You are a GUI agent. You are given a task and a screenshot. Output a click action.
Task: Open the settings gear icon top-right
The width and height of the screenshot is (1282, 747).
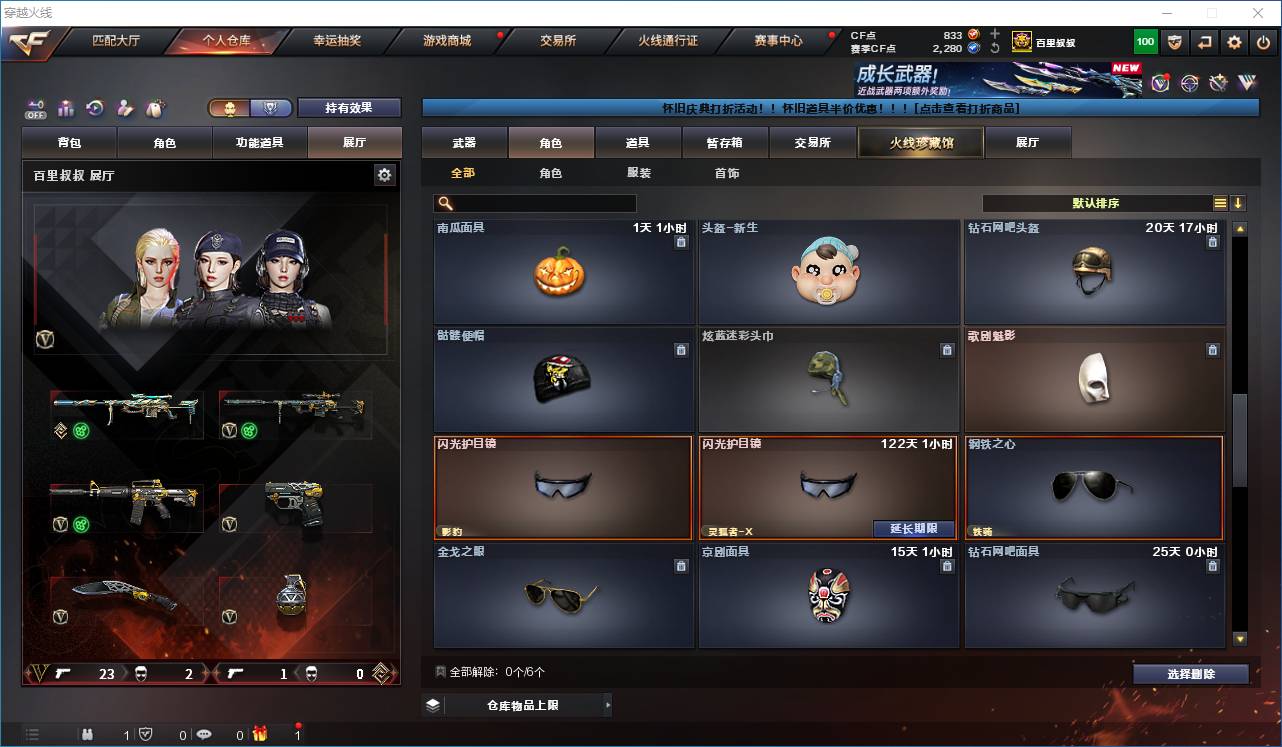coord(1233,42)
